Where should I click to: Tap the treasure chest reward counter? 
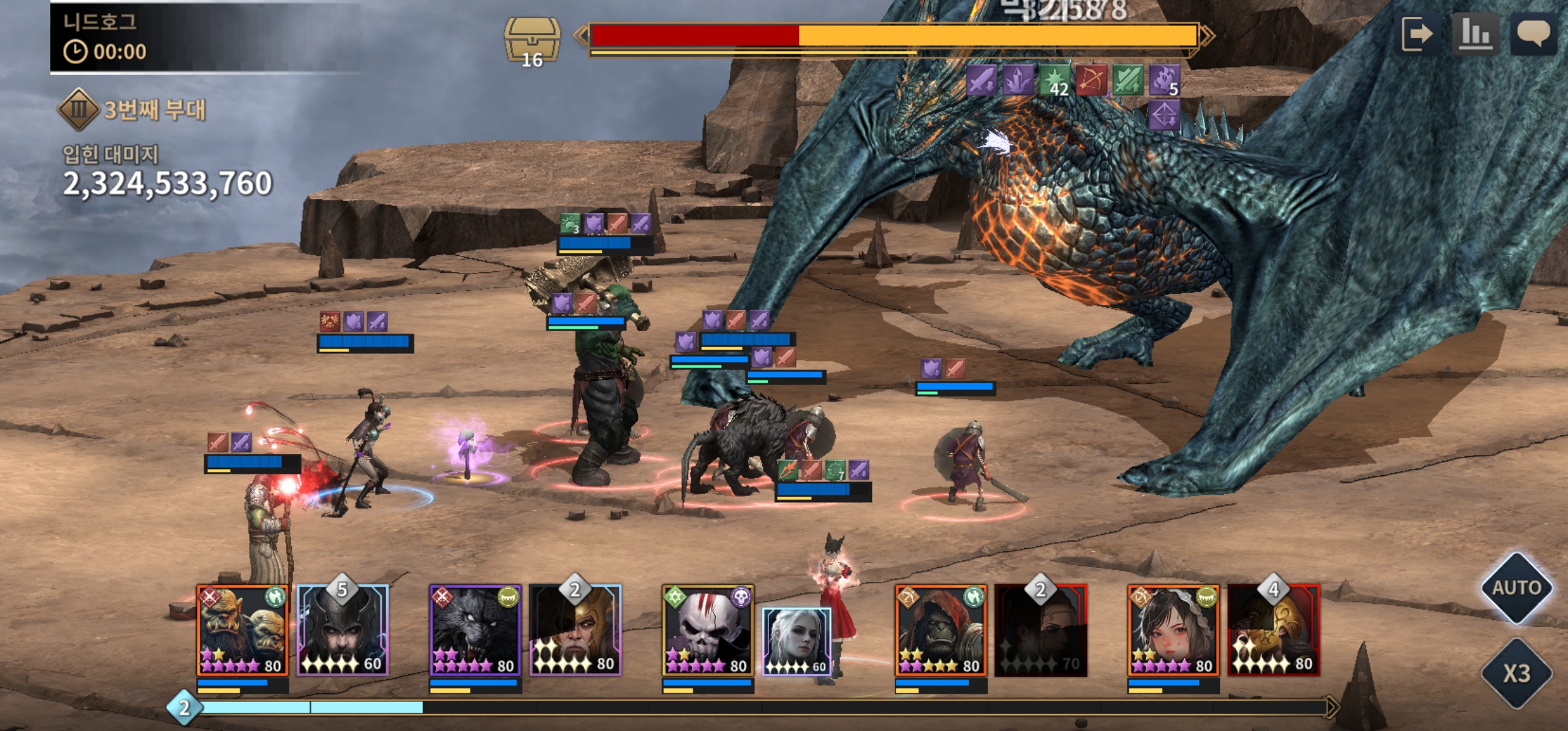click(x=532, y=42)
